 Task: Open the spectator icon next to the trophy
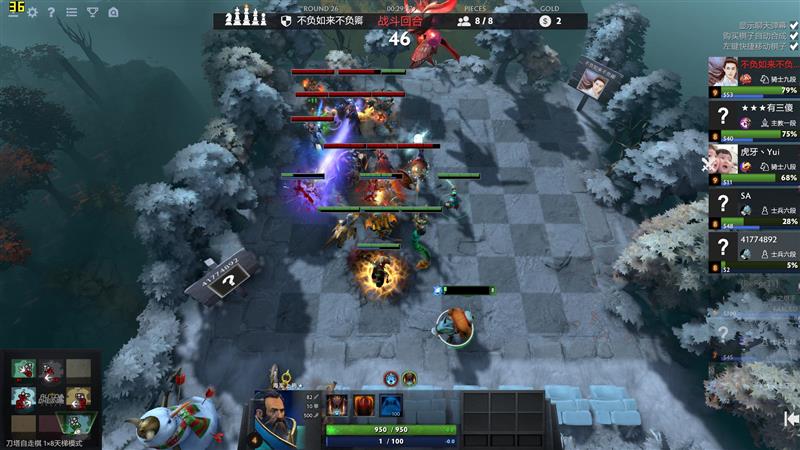tap(113, 13)
